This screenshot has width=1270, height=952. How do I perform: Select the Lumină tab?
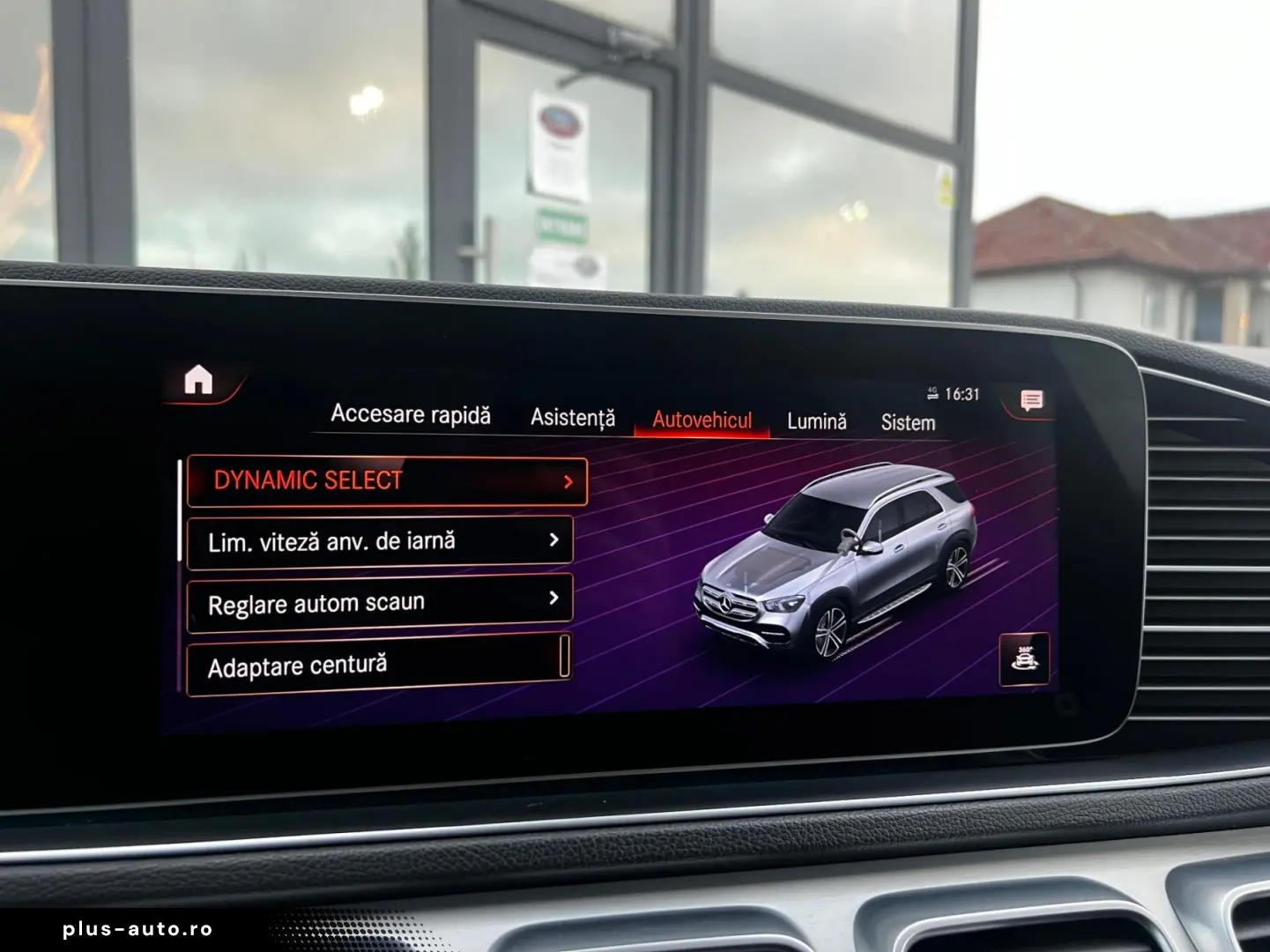coord(816,421)
